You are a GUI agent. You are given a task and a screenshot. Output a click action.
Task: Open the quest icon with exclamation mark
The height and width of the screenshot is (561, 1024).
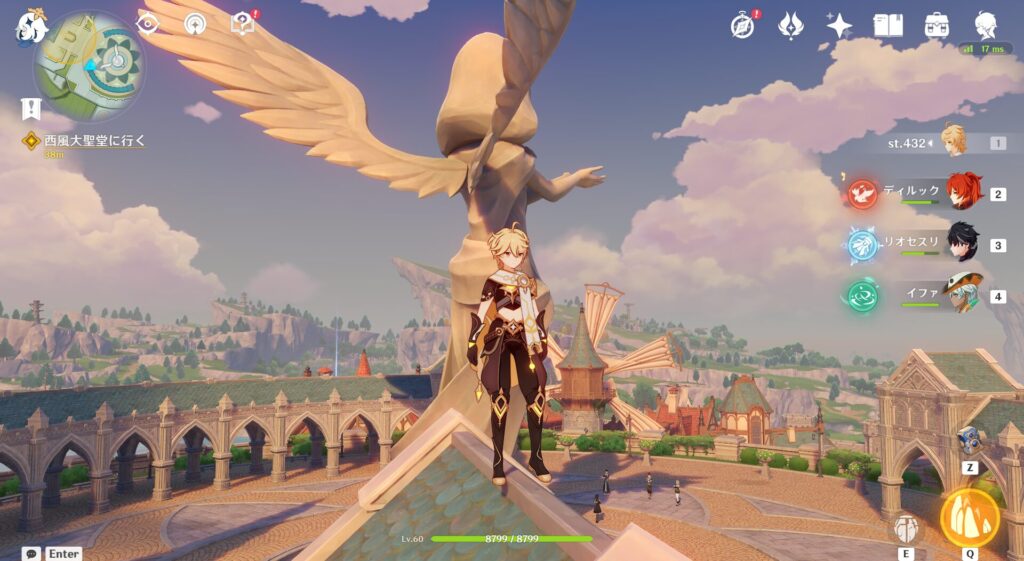(x=31, y=108)
